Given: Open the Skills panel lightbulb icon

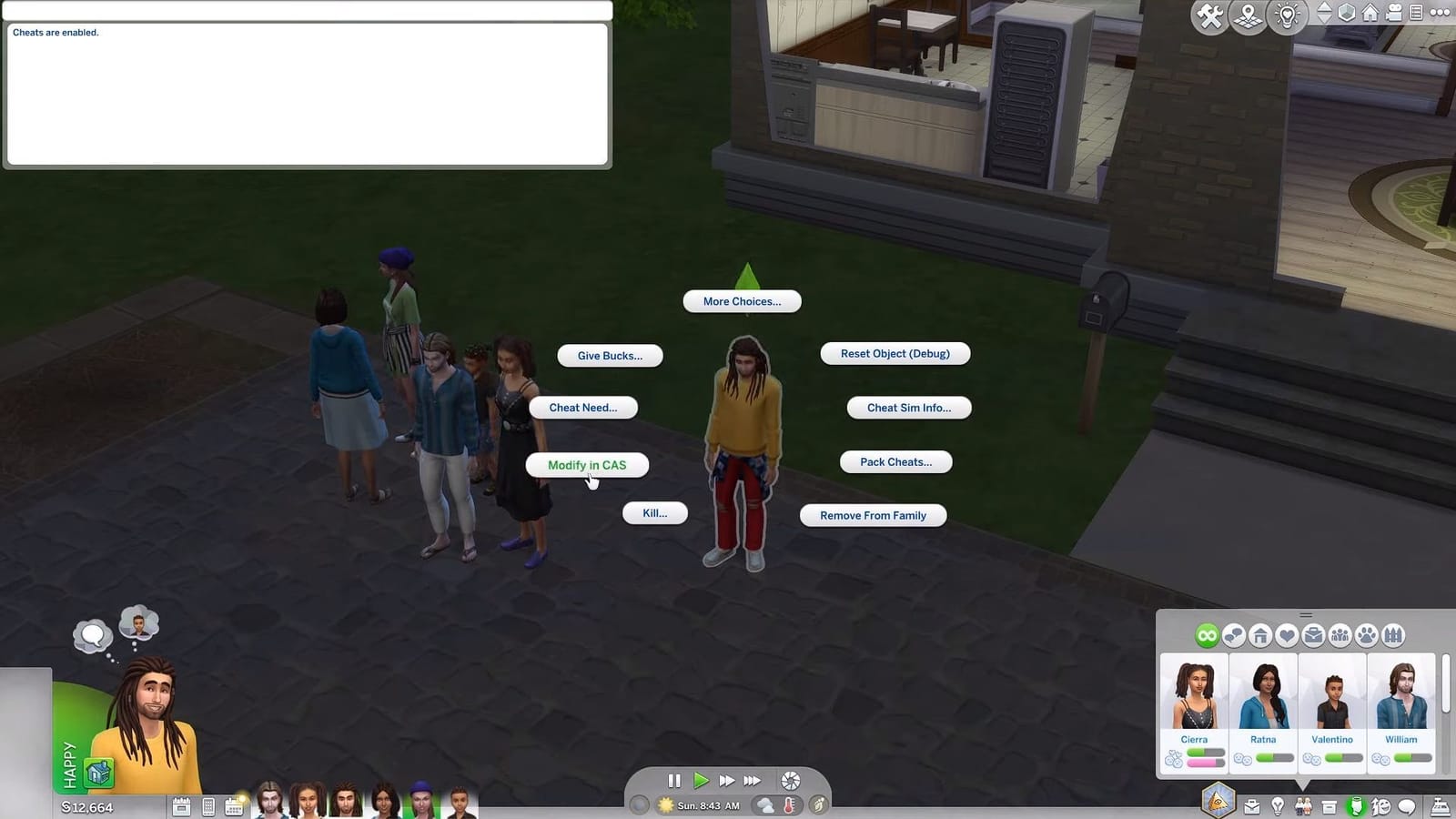Looking at the screenshot, I should (x=1277, y=805).
